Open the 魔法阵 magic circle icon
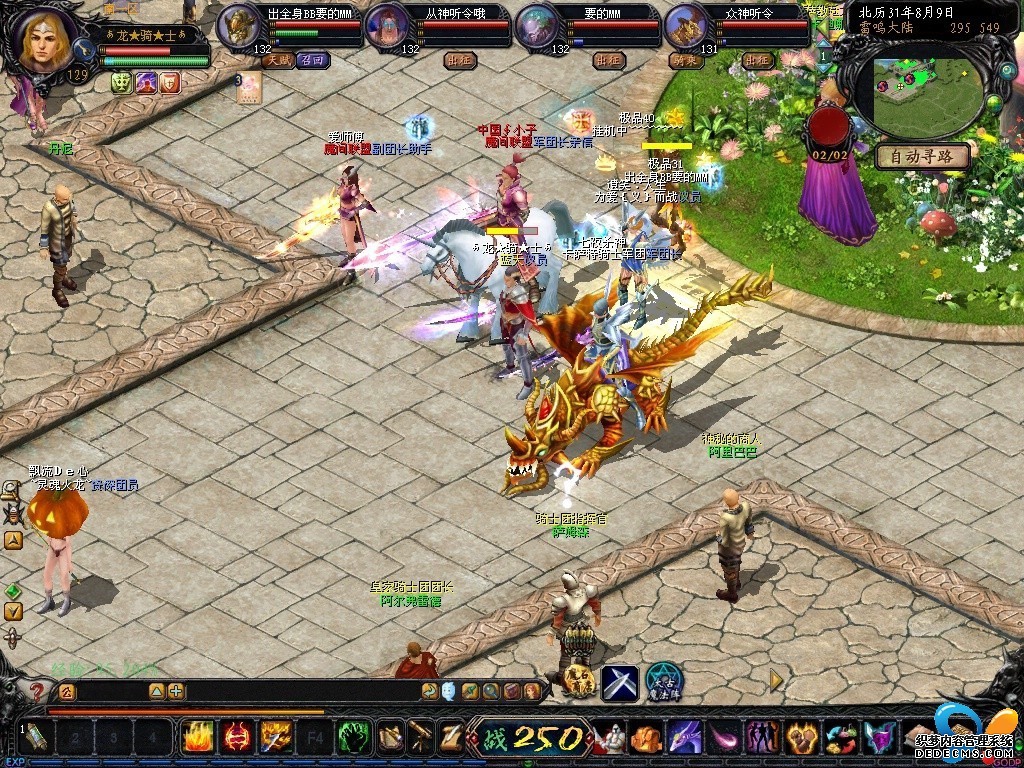 (x=663, y=682)
